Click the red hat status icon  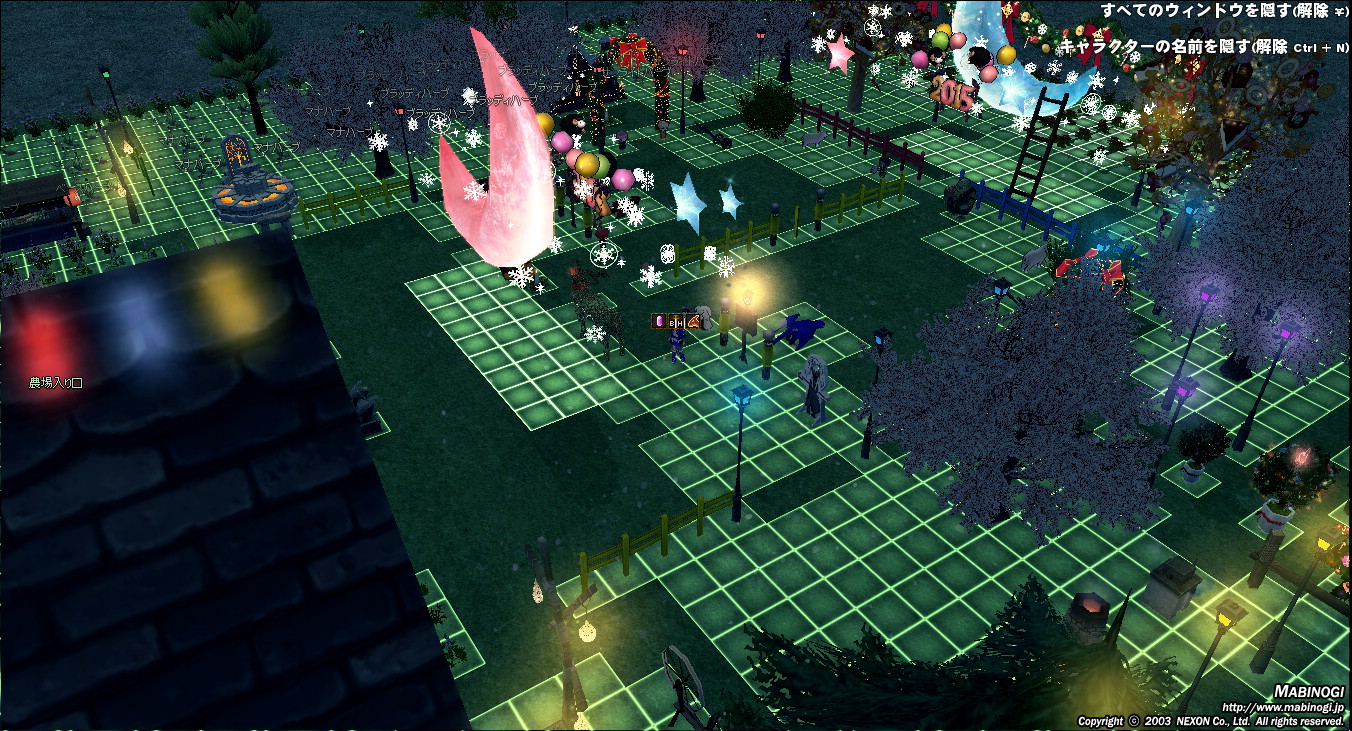tap(692, 321)
